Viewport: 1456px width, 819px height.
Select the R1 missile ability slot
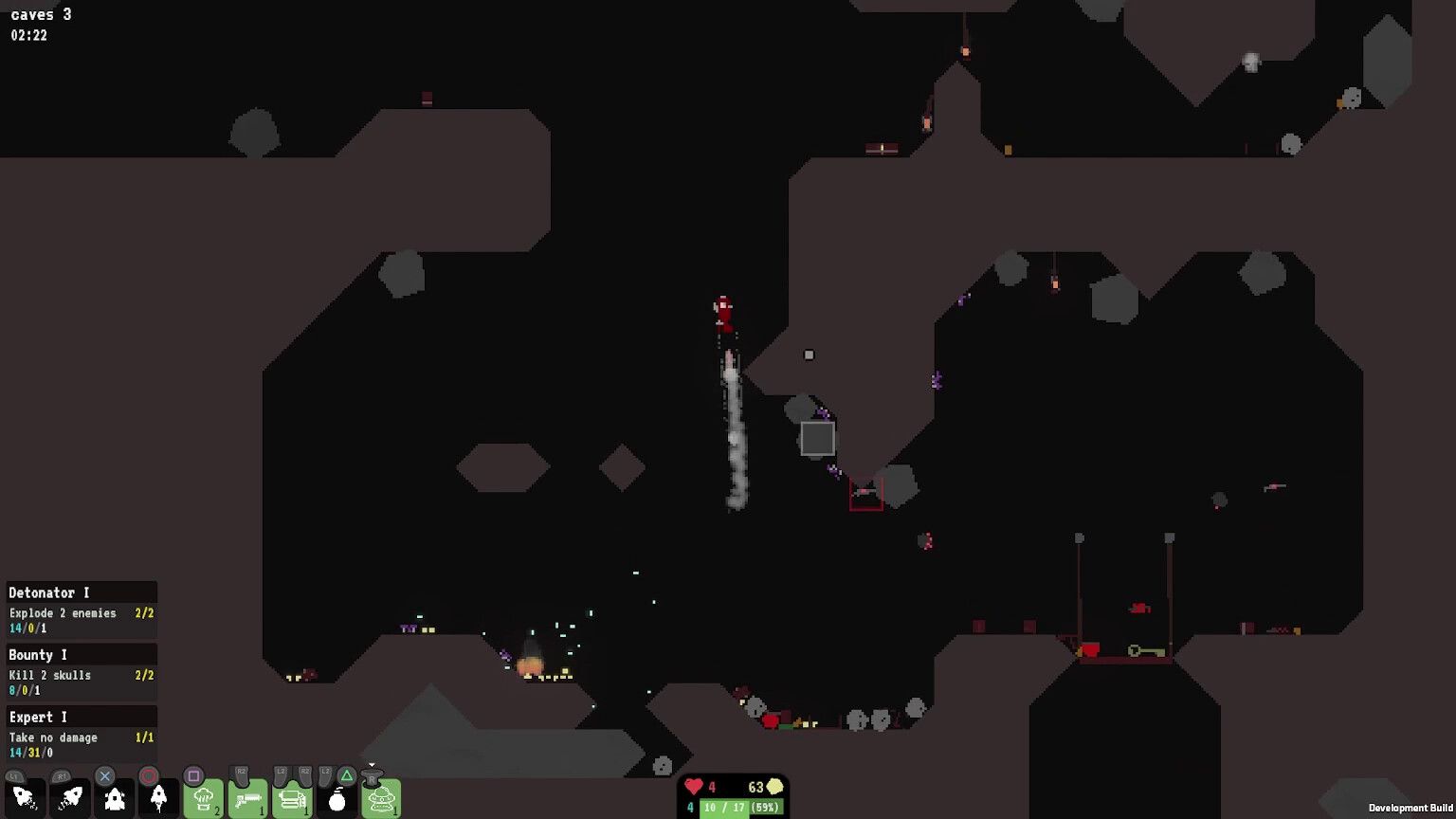70,799
